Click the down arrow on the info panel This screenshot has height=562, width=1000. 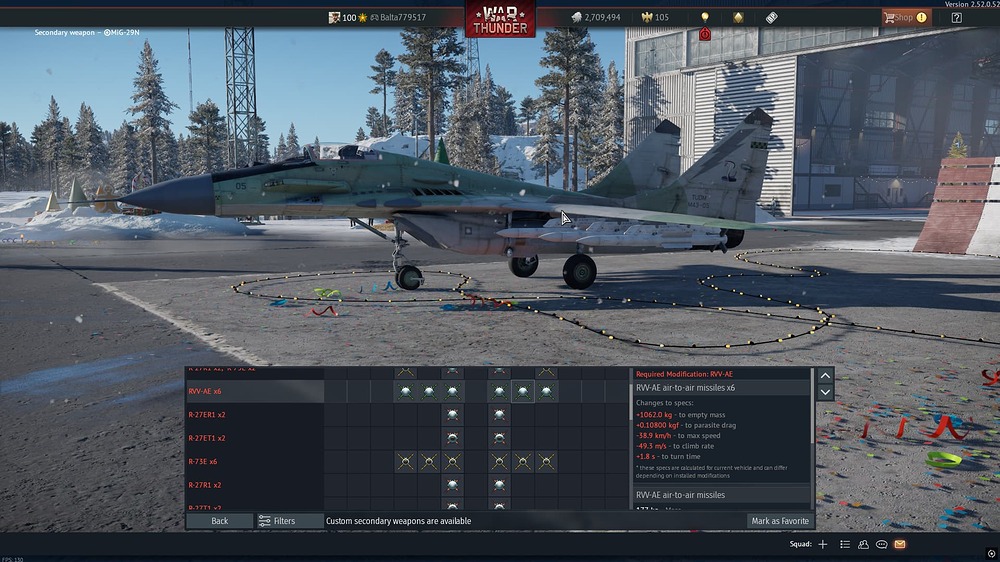[x=825, y=393]
